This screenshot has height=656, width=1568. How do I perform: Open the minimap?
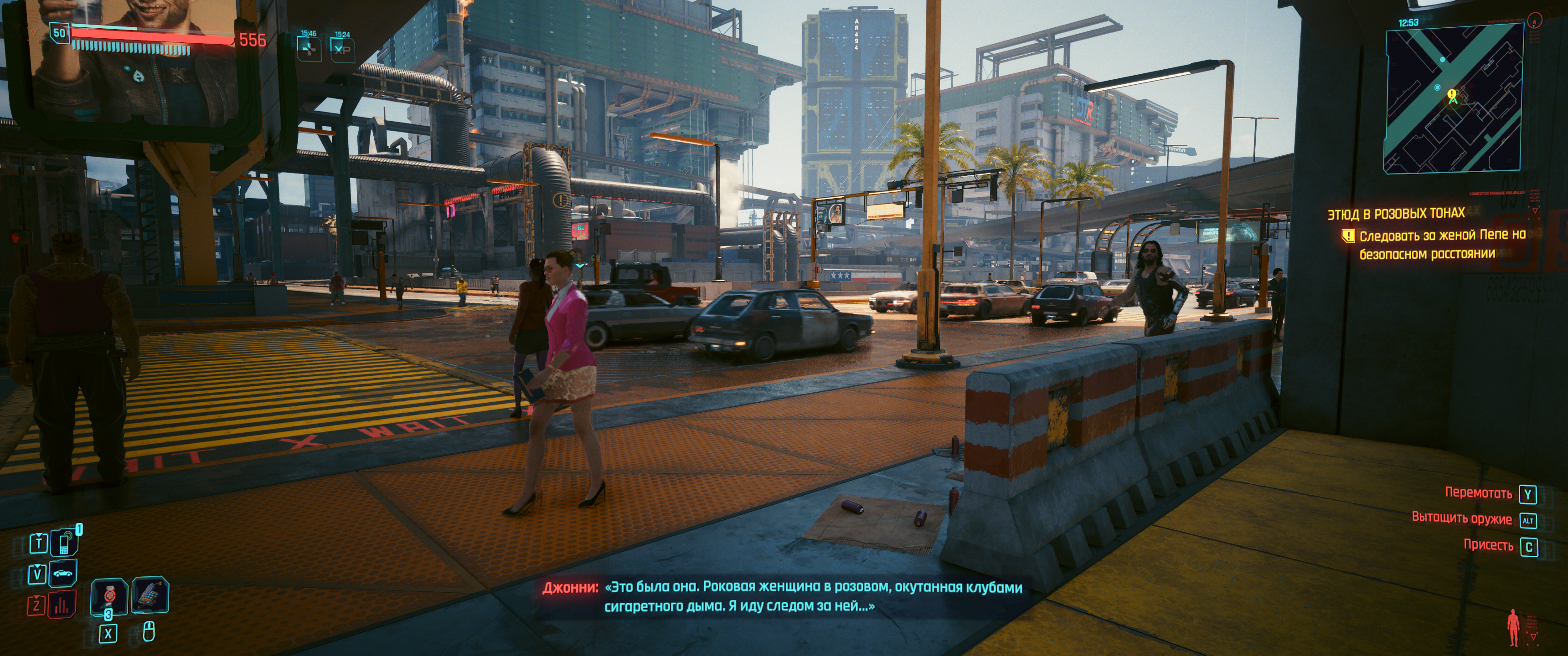pyautogui.click(x=1453, y=100)
